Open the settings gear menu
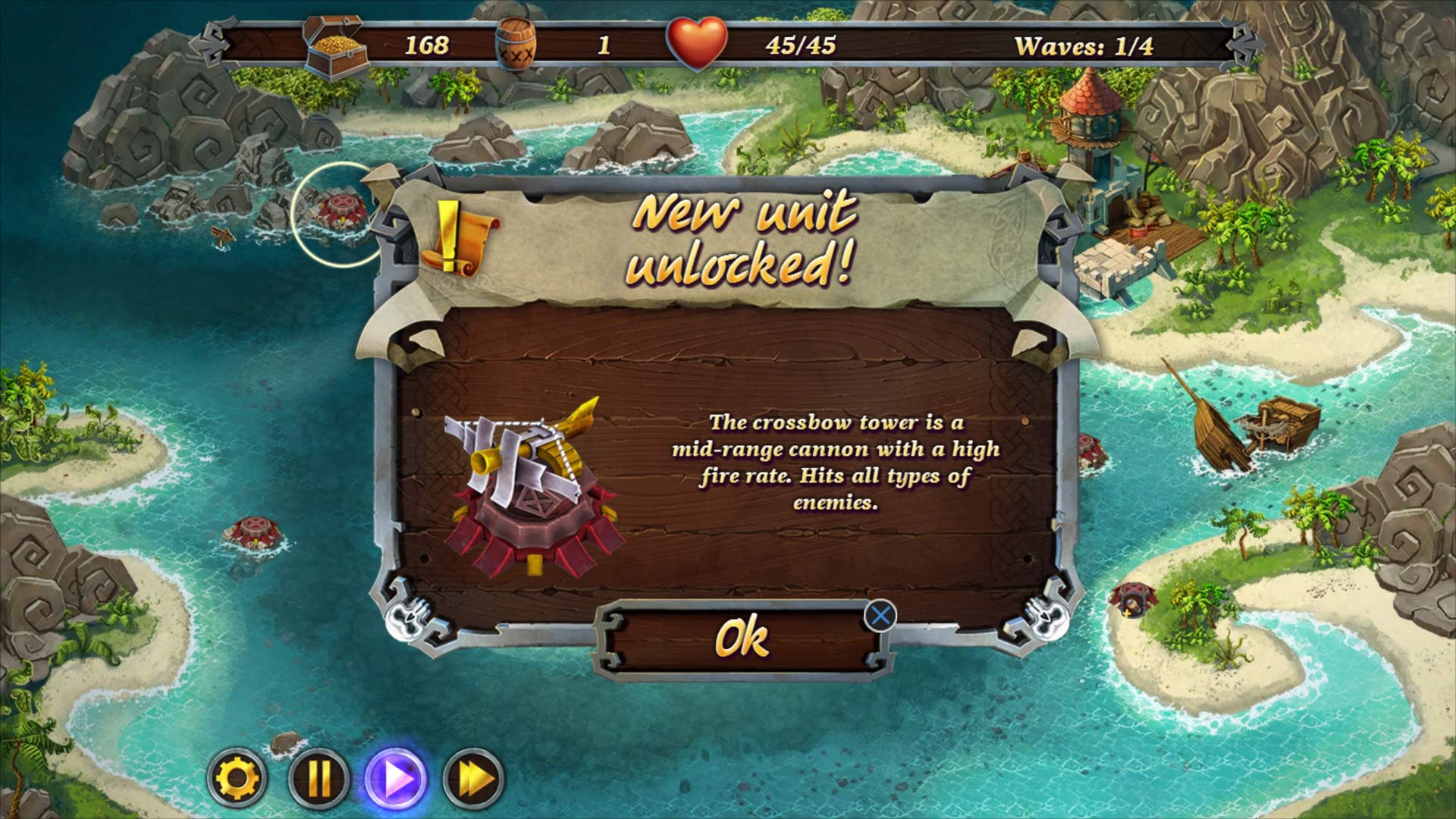Screen dimensions: 1456x819 click(239, 774)
